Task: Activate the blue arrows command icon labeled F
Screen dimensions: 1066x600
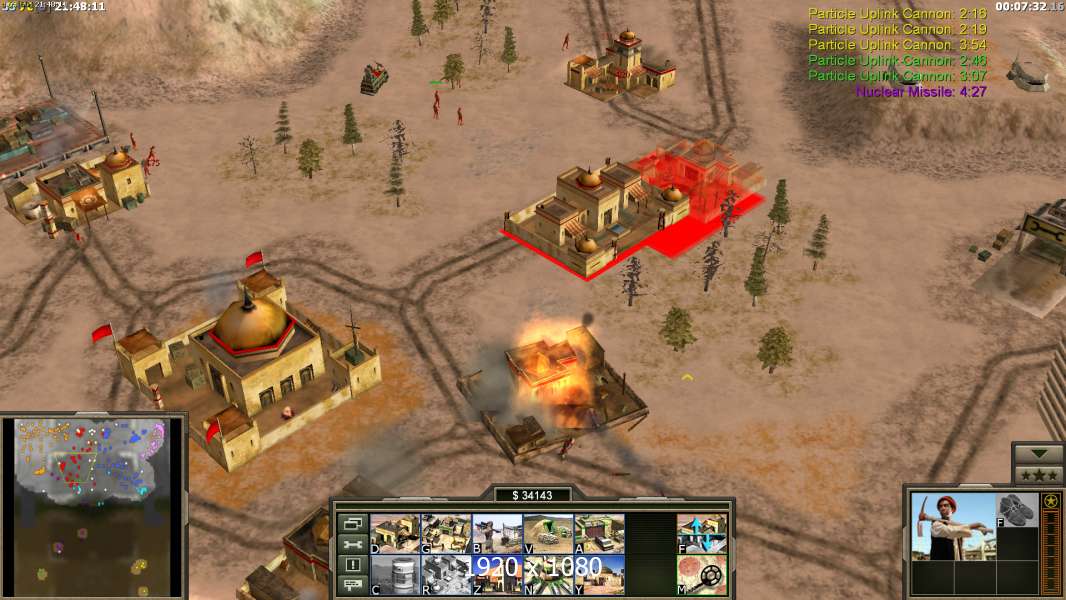Action: (702, 533)
